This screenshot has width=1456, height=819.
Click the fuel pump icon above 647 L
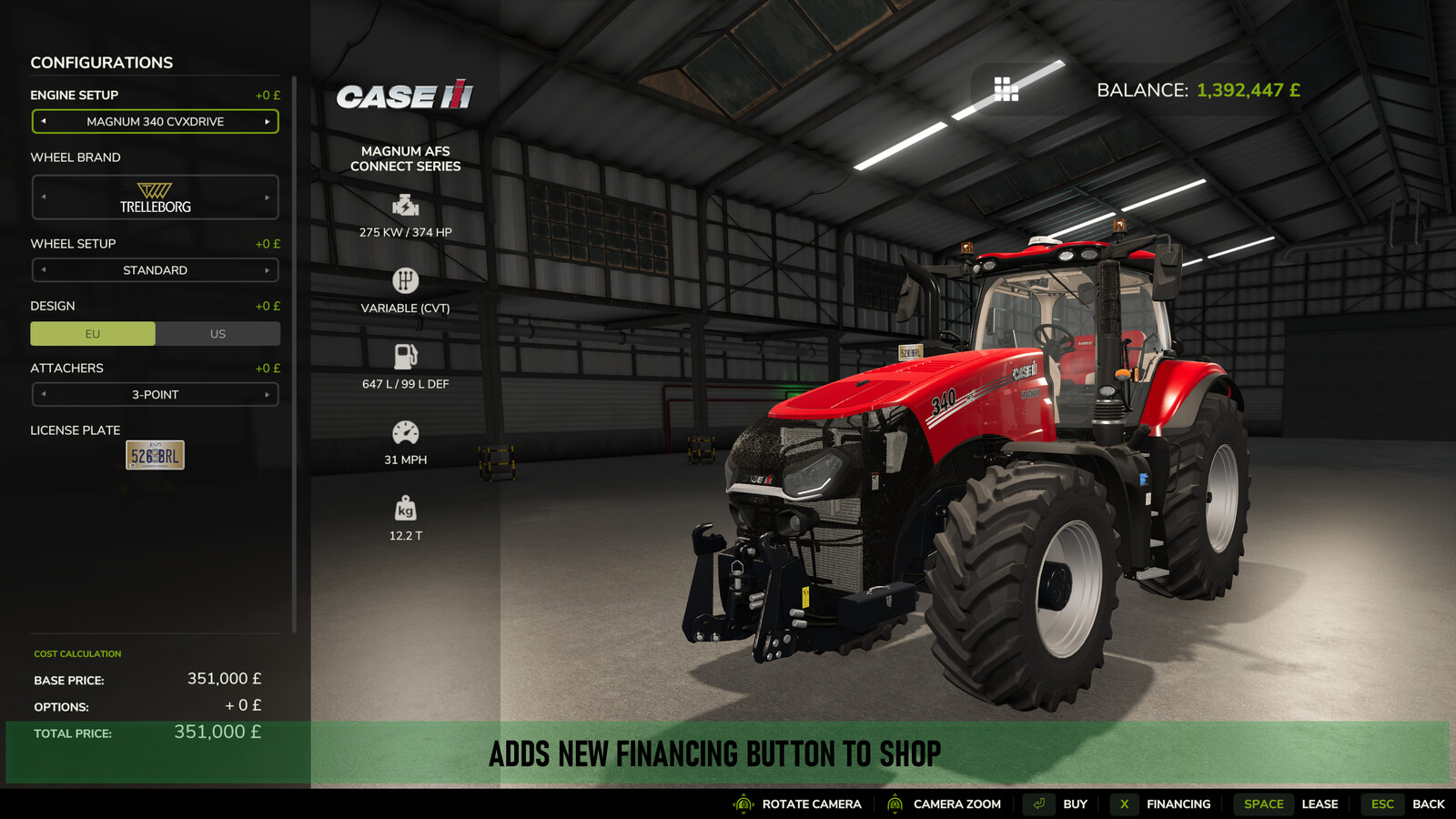[404, 354]
